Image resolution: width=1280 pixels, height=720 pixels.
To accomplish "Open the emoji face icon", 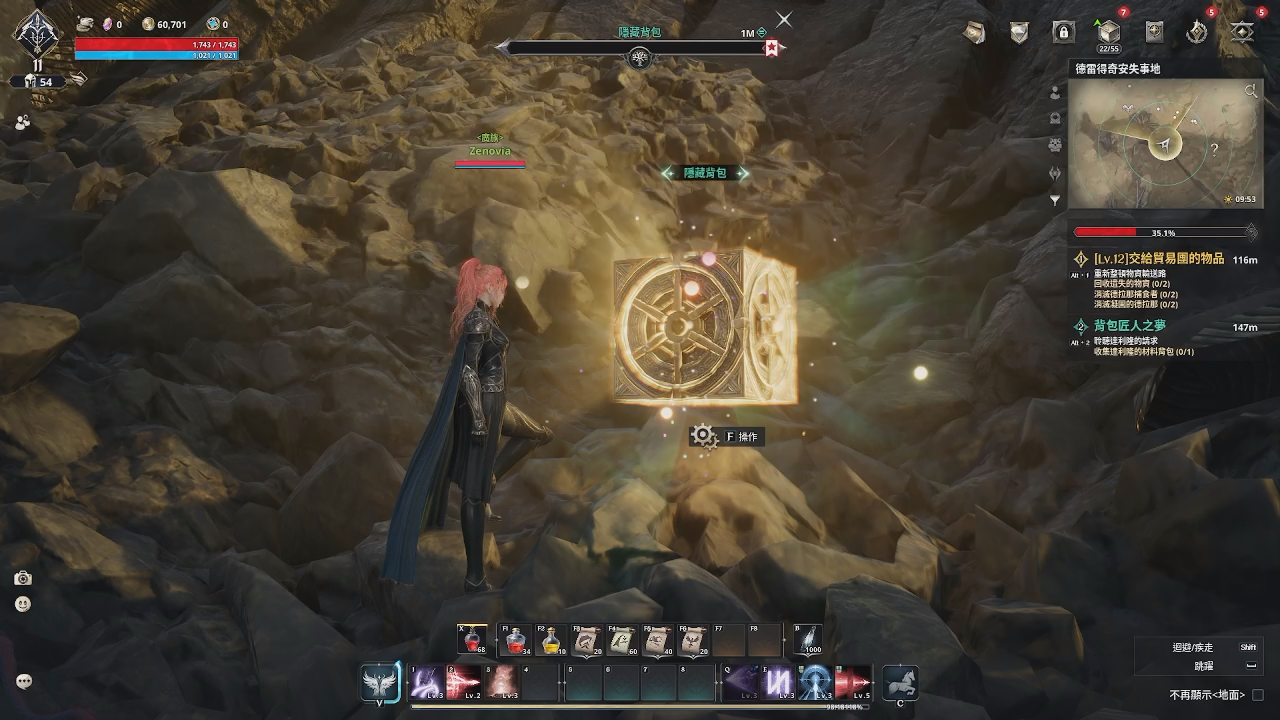I will 23,604.
